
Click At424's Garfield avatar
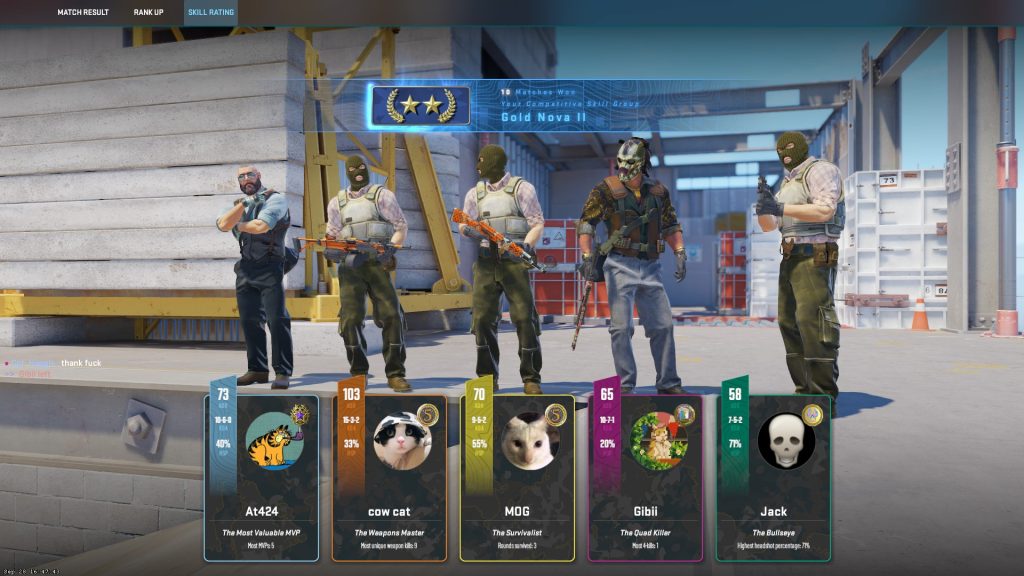pos(274,442)
